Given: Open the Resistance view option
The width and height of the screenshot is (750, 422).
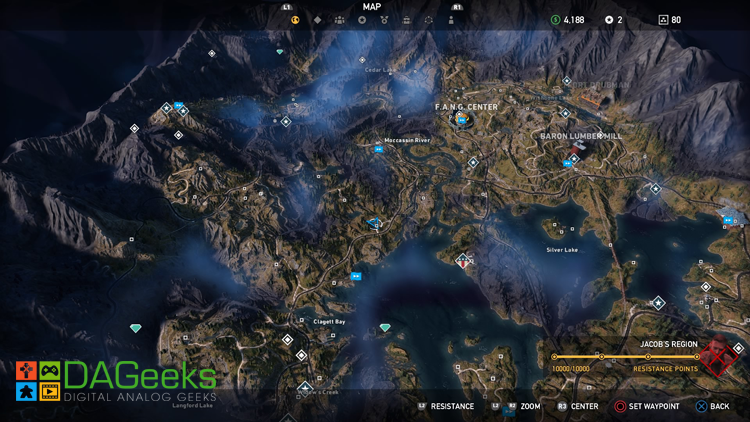Looking at the screenshot, I should (446, 407).
